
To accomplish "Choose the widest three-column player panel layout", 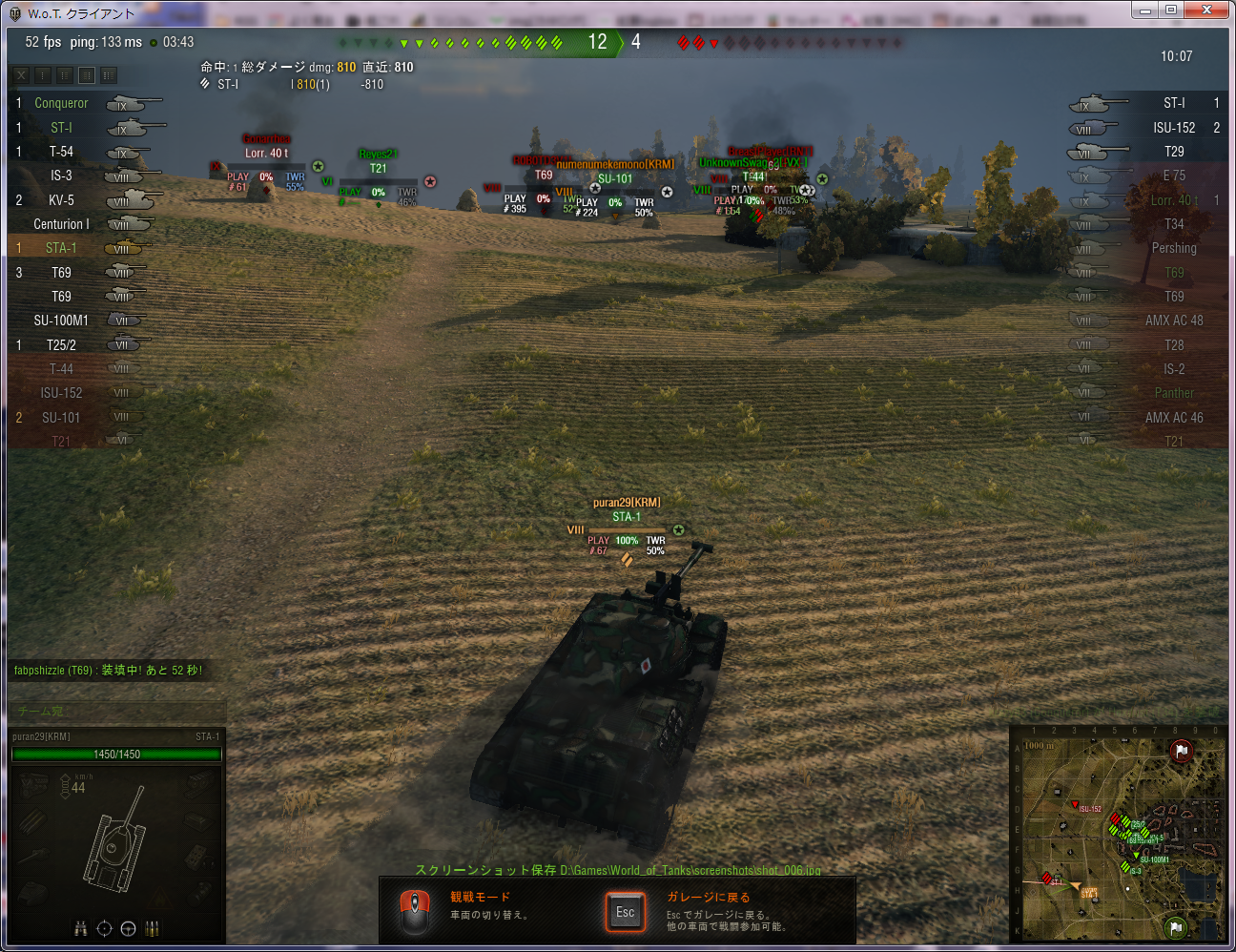I will click(109, 75).
